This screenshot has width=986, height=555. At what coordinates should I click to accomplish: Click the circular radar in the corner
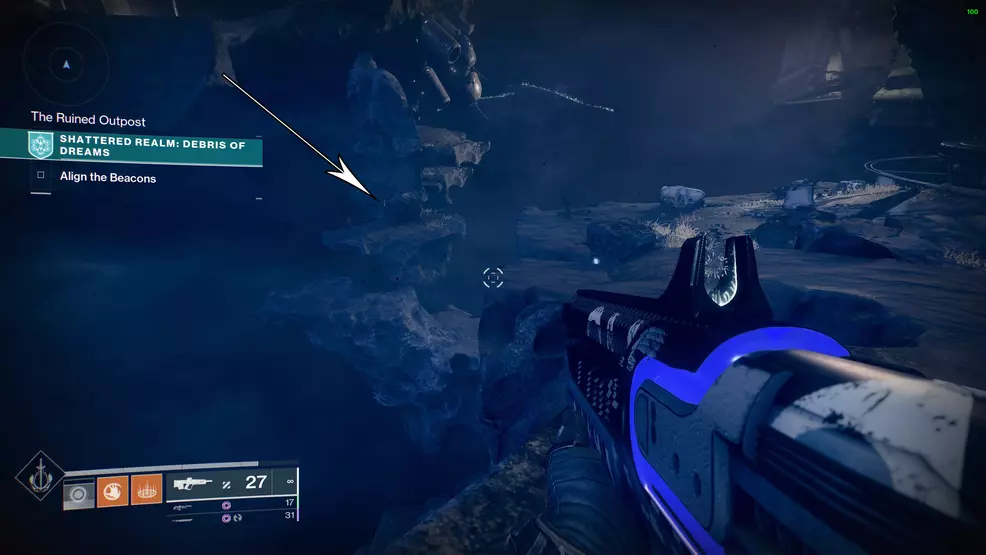pyautogui.click(x=66, y=65)
